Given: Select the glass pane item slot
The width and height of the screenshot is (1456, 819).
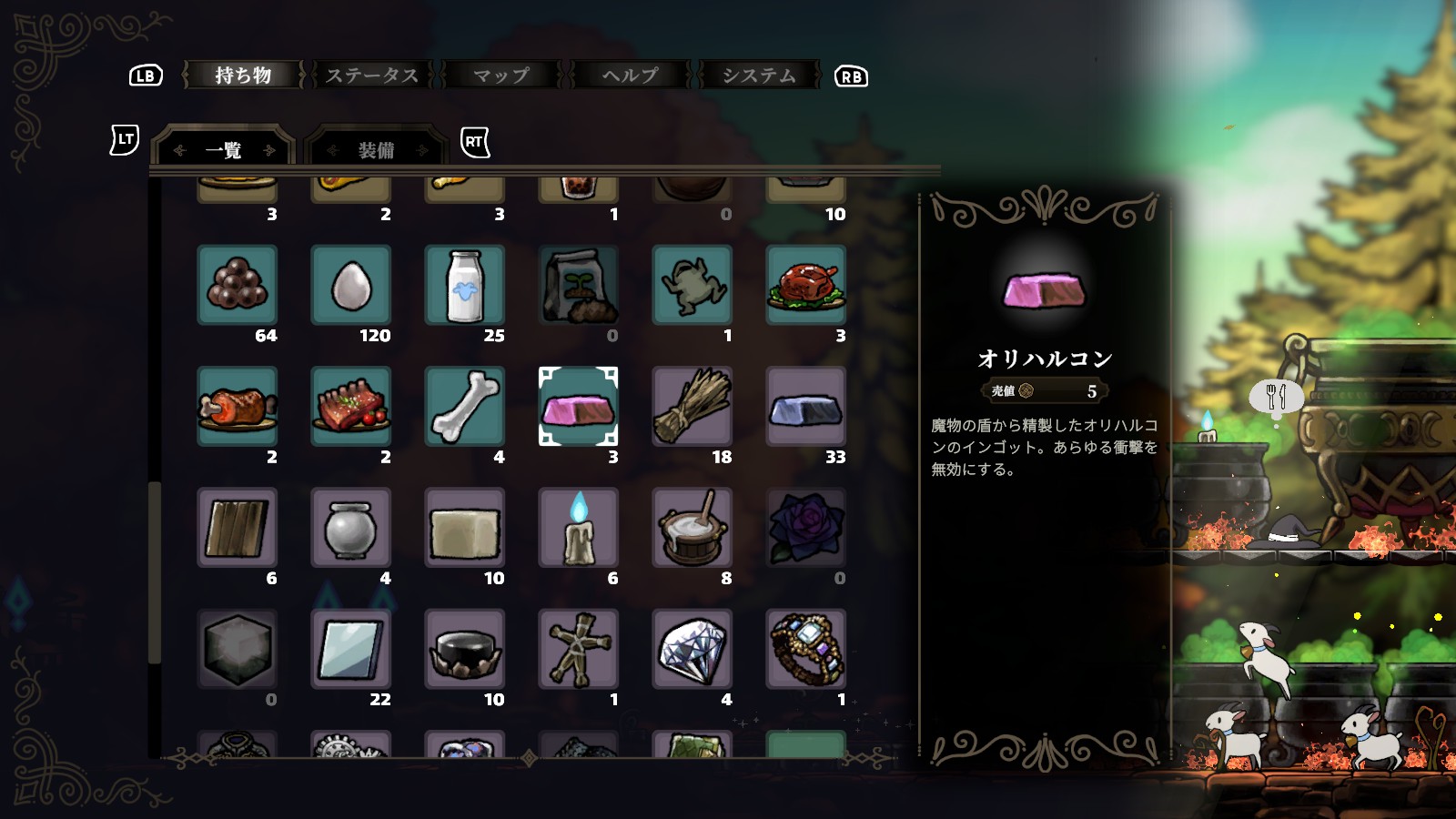Looking at the screenshot, I should (x=350, y=649).
